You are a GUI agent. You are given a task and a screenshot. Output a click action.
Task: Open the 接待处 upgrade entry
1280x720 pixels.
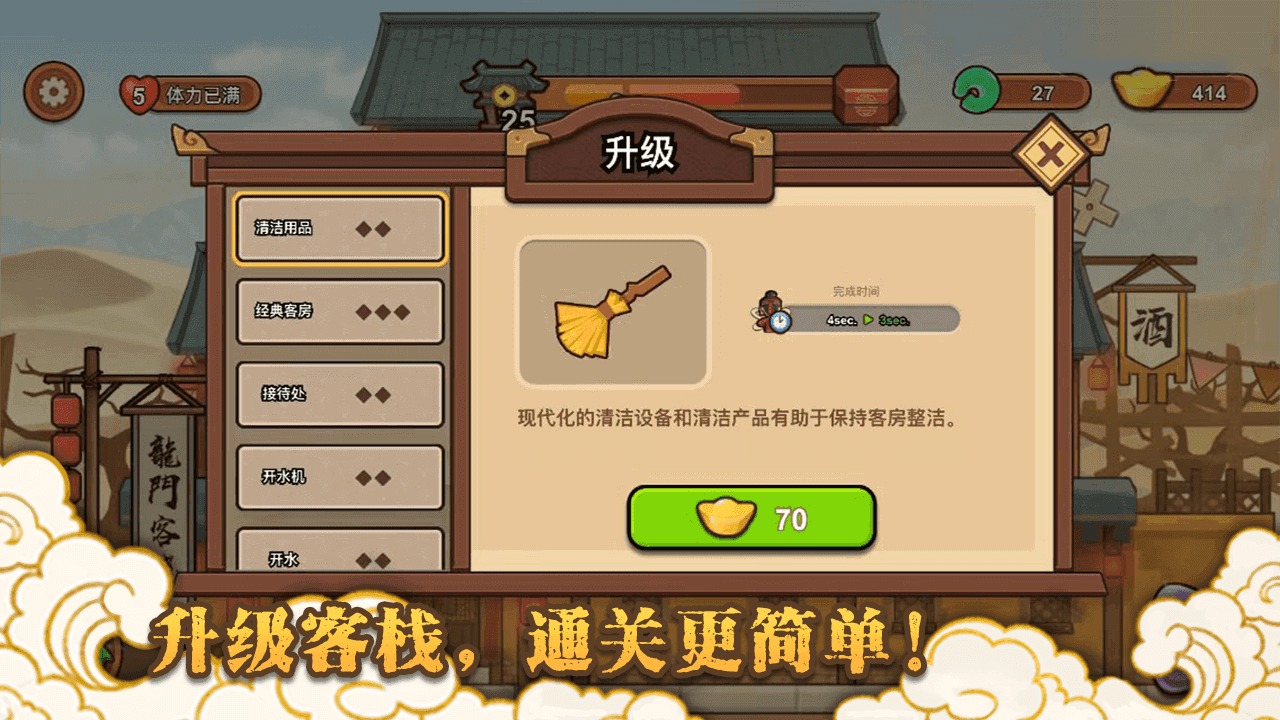click(x=339, y=394)
